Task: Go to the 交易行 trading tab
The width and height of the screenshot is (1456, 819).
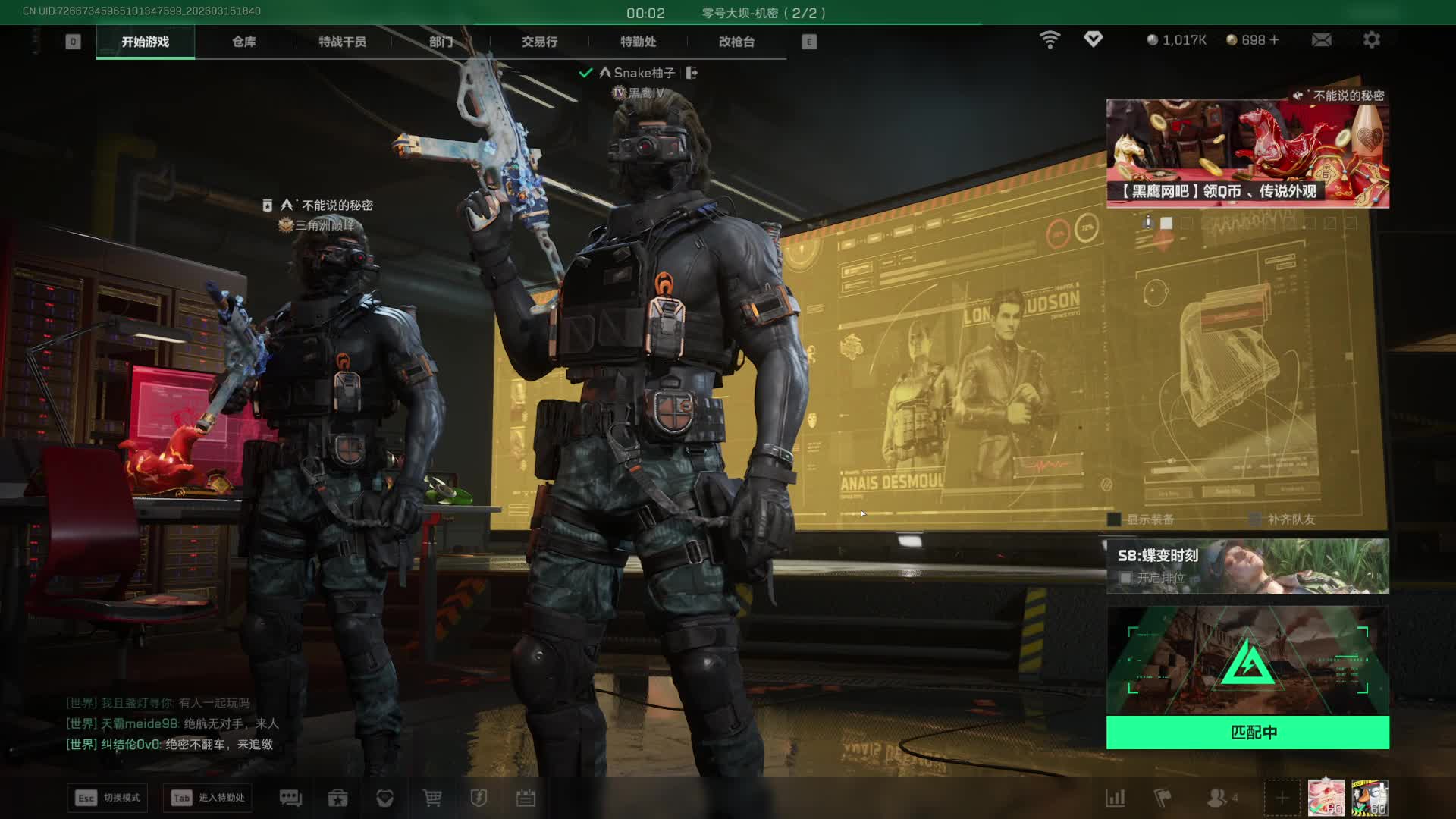Action: [539, 42]
